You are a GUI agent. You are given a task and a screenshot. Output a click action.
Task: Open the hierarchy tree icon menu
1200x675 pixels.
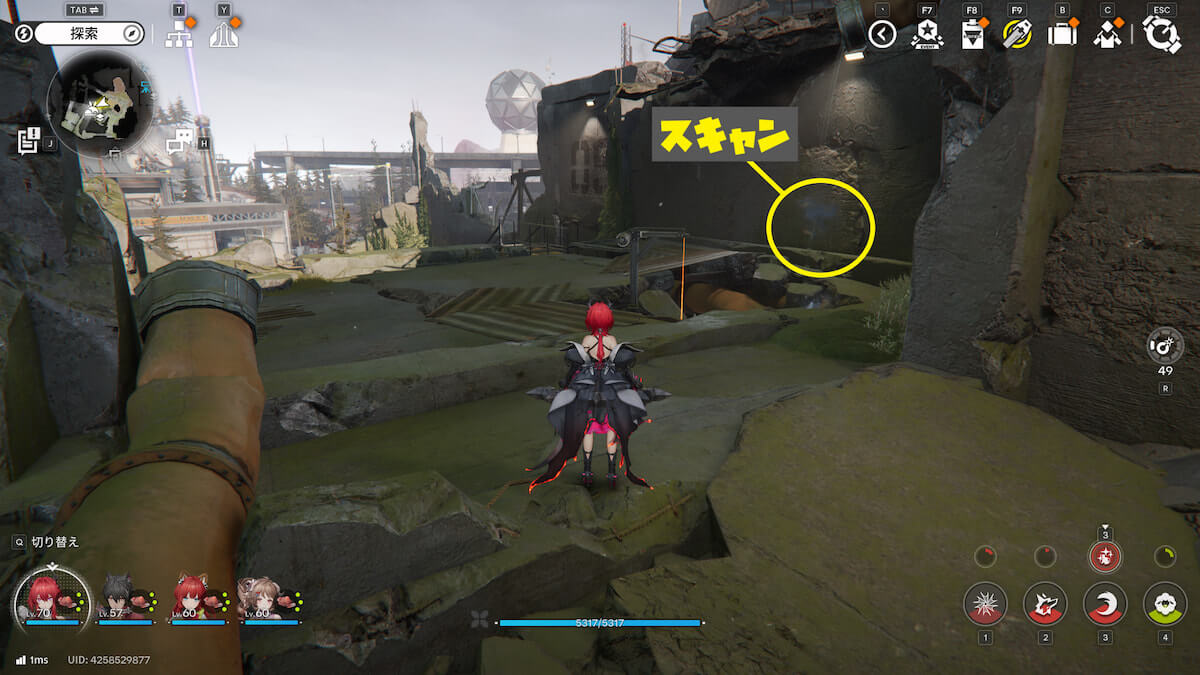(x=179, y=34)
